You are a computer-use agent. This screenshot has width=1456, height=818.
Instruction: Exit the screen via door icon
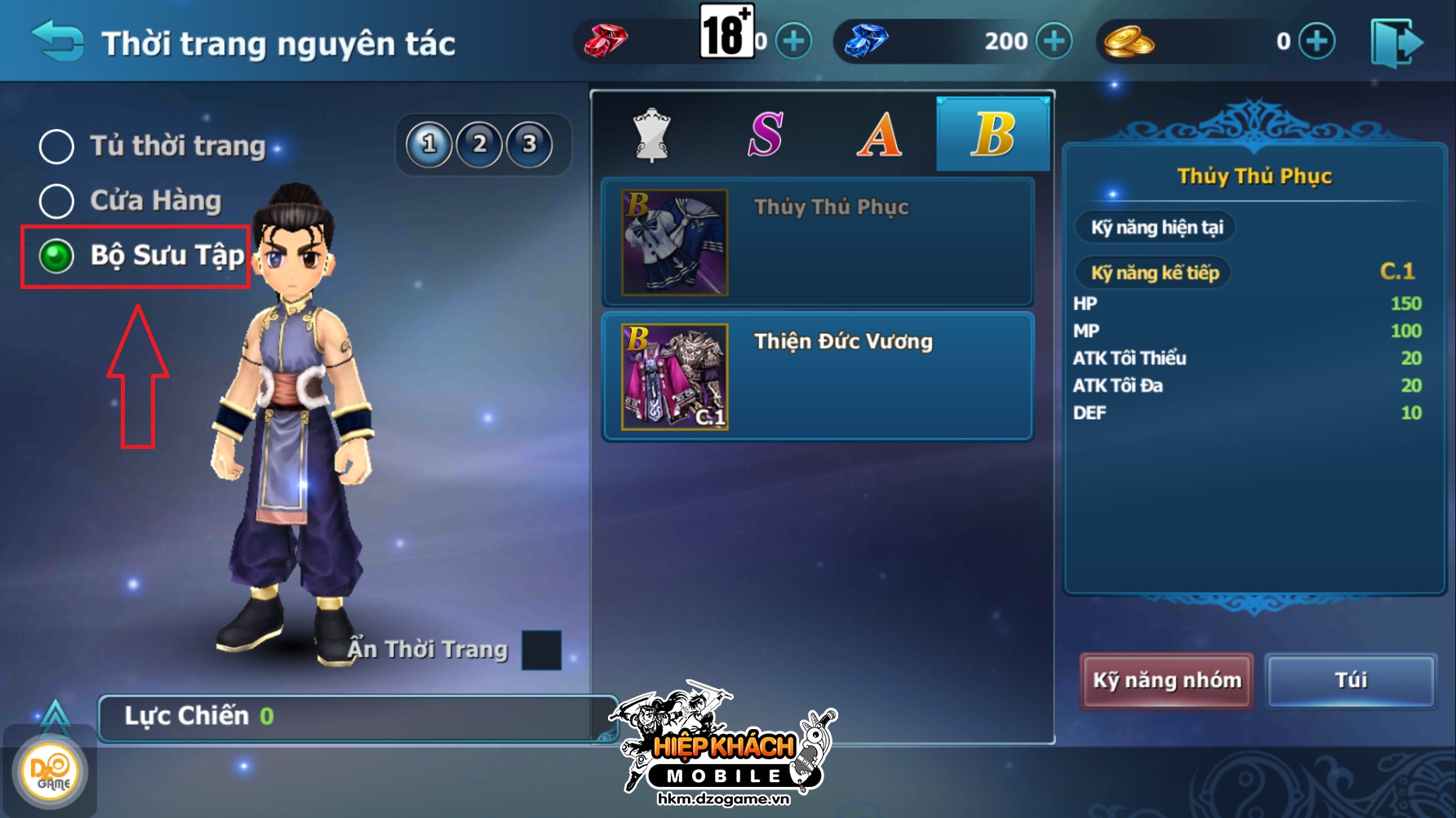(x=1396, y=42)
